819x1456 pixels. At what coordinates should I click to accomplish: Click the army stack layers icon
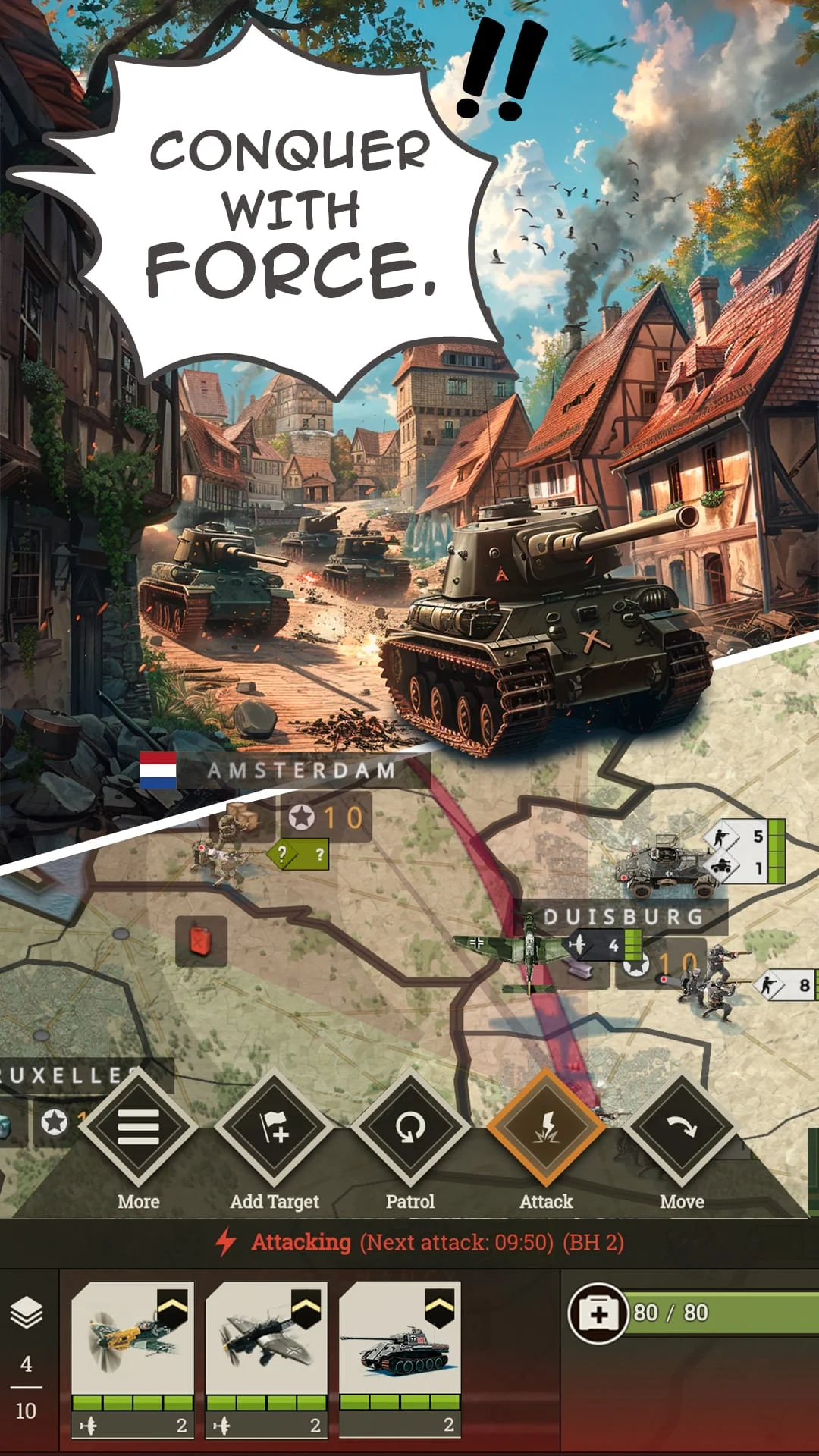tap(27, 1313)
